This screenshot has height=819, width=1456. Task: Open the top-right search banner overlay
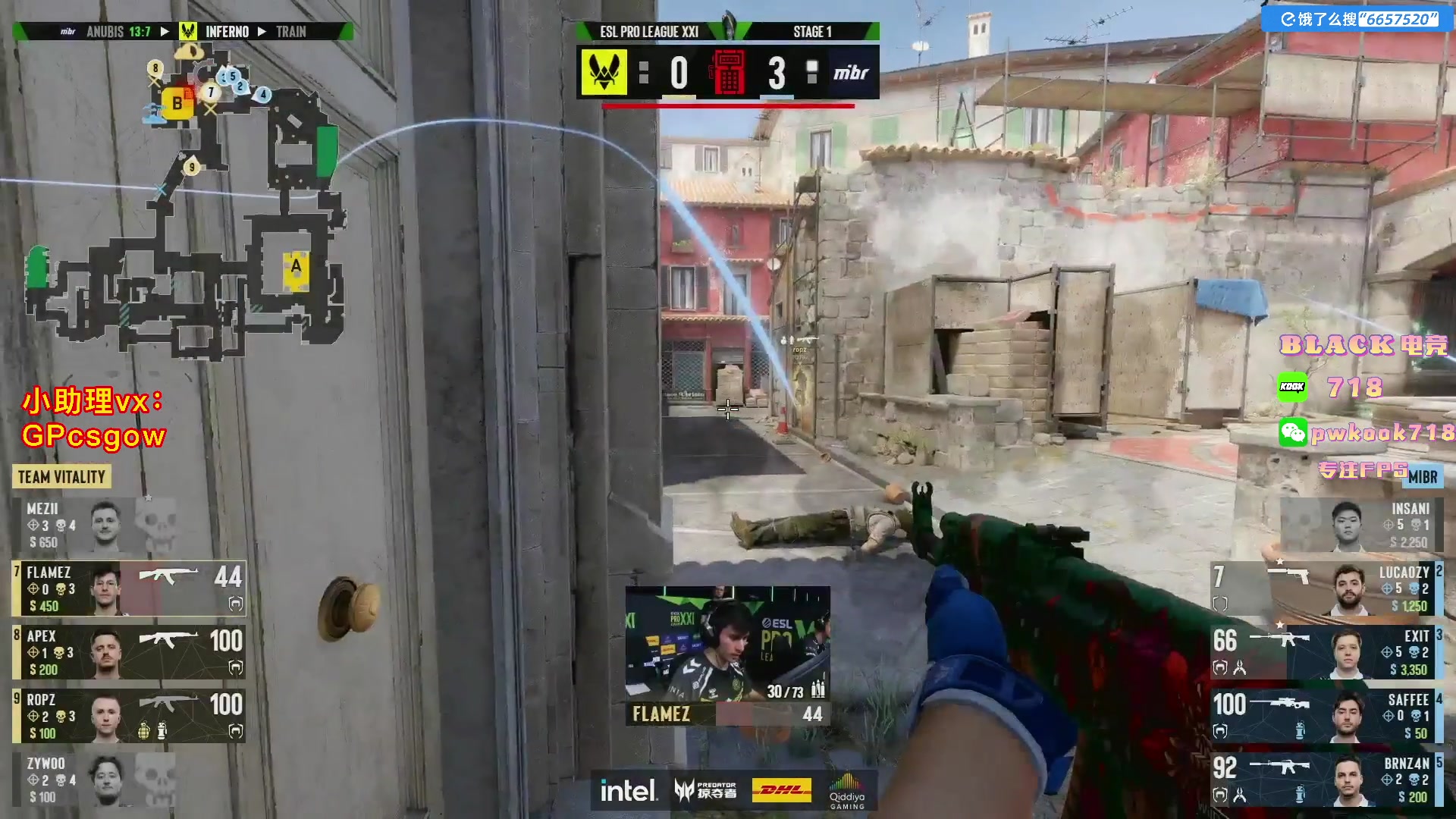tap(1358, 19)
